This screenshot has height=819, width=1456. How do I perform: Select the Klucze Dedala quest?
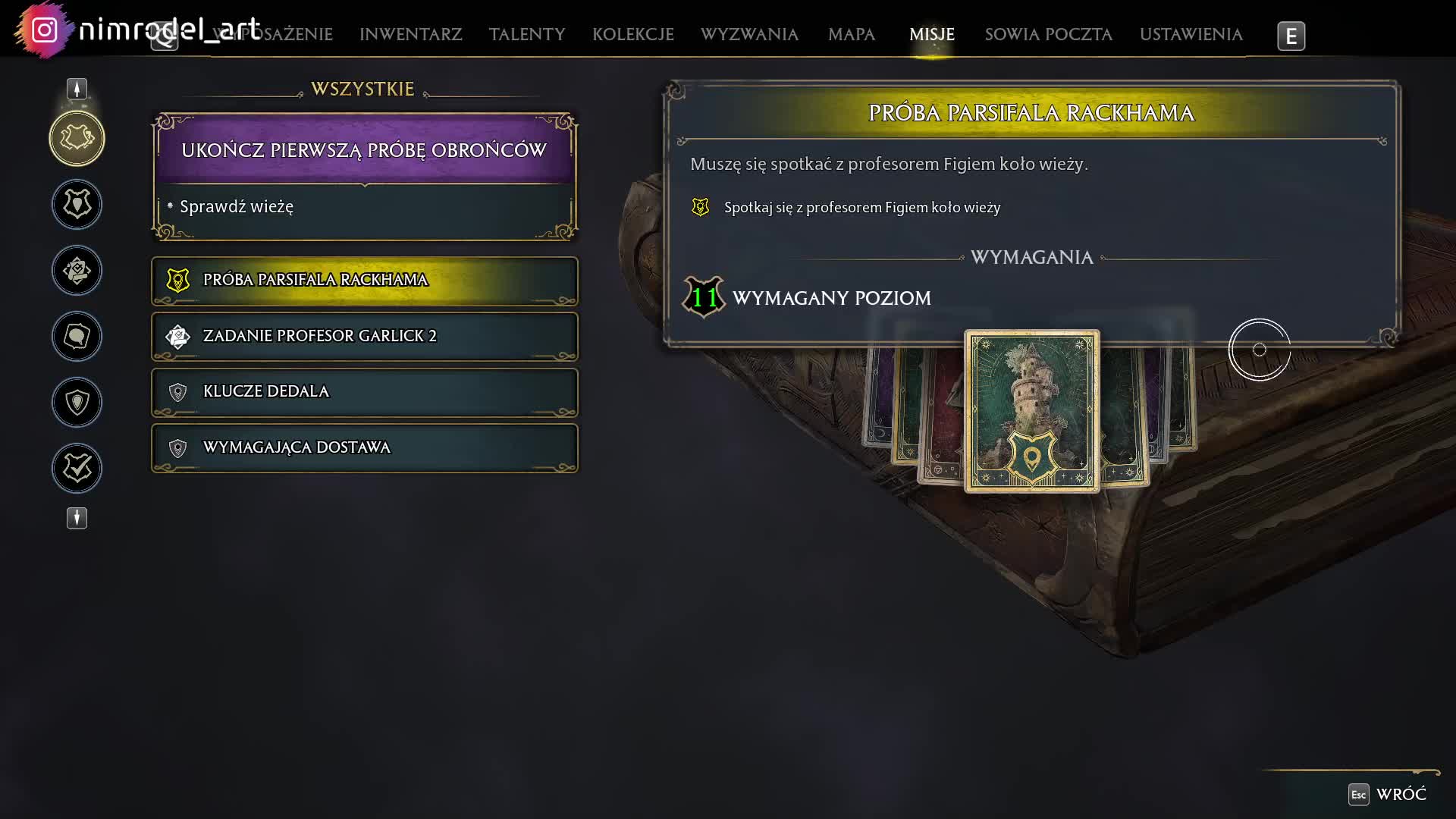pyautogui.click(x=364, y=392)
